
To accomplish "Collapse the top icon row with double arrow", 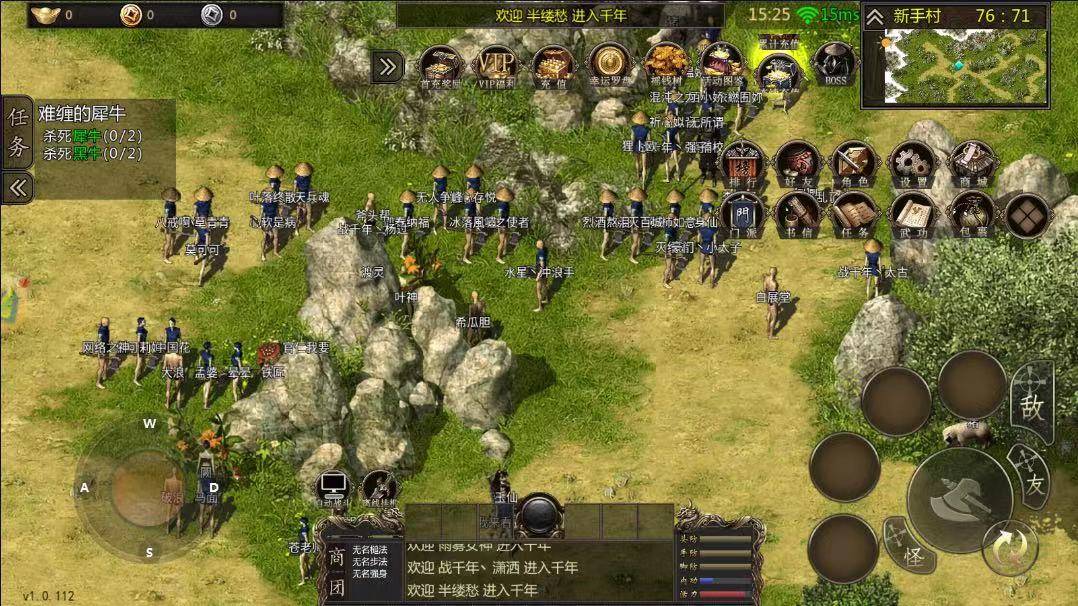I will pos(387,67).
